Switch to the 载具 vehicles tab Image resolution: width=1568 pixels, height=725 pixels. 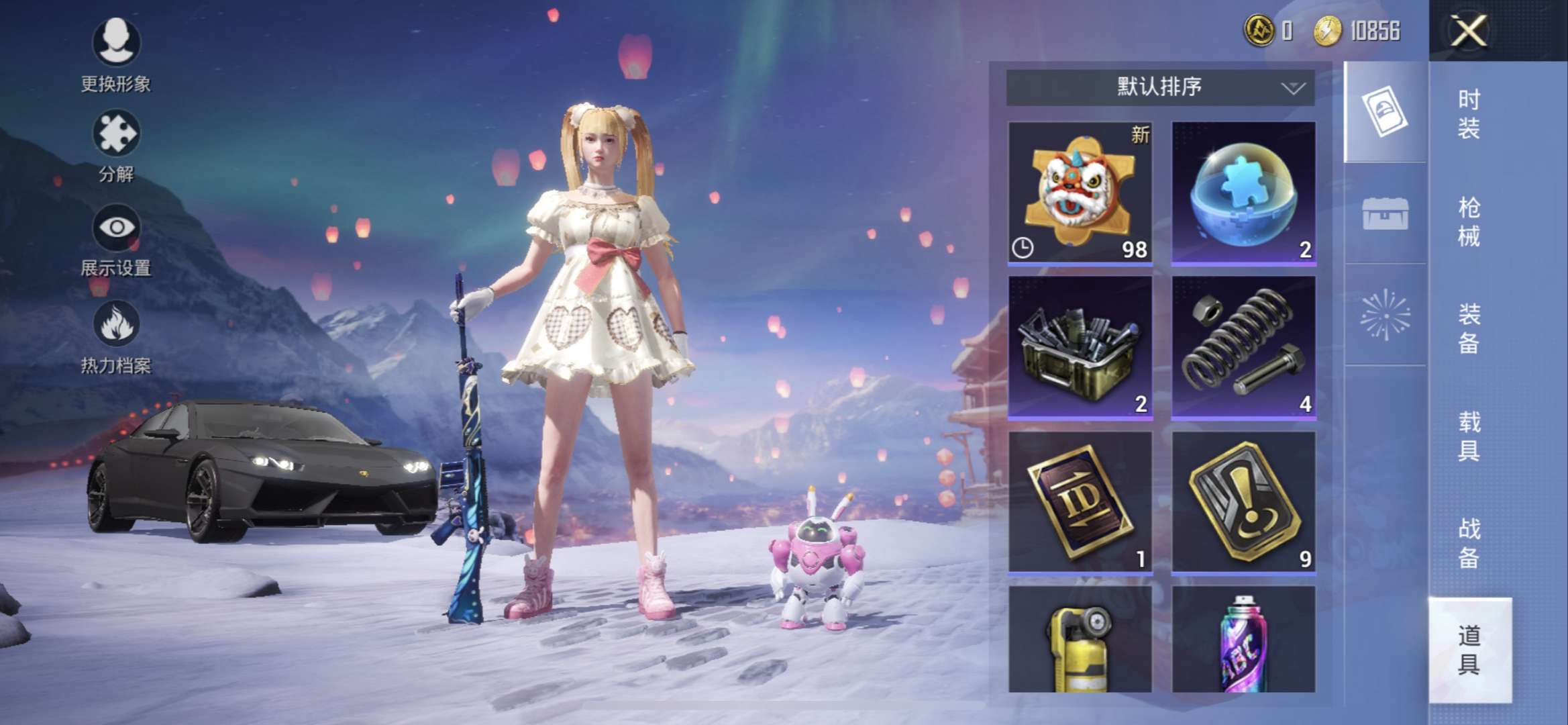point(1469,436)
